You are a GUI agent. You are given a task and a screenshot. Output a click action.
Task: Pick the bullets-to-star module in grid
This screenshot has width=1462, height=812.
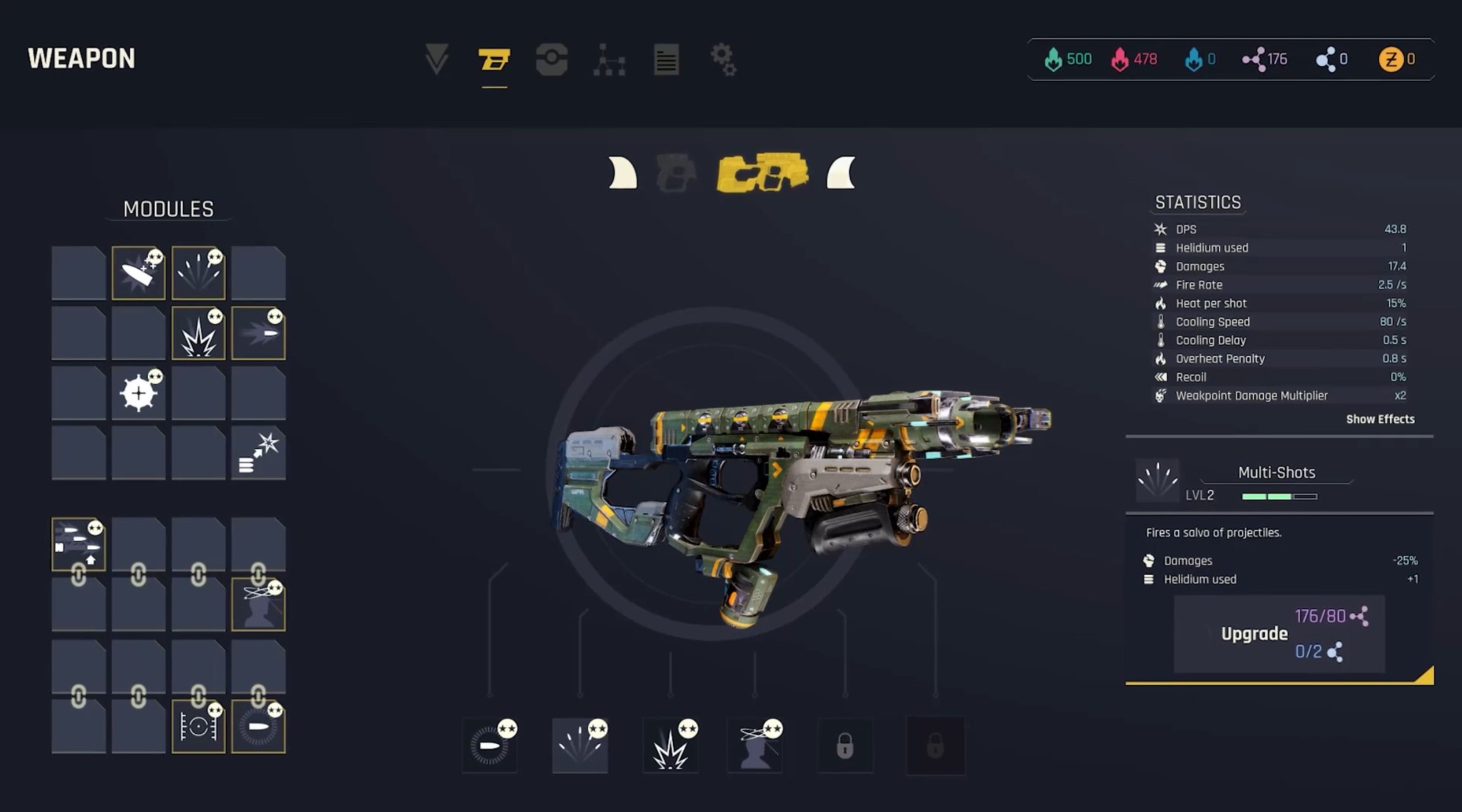pos(259,453)
